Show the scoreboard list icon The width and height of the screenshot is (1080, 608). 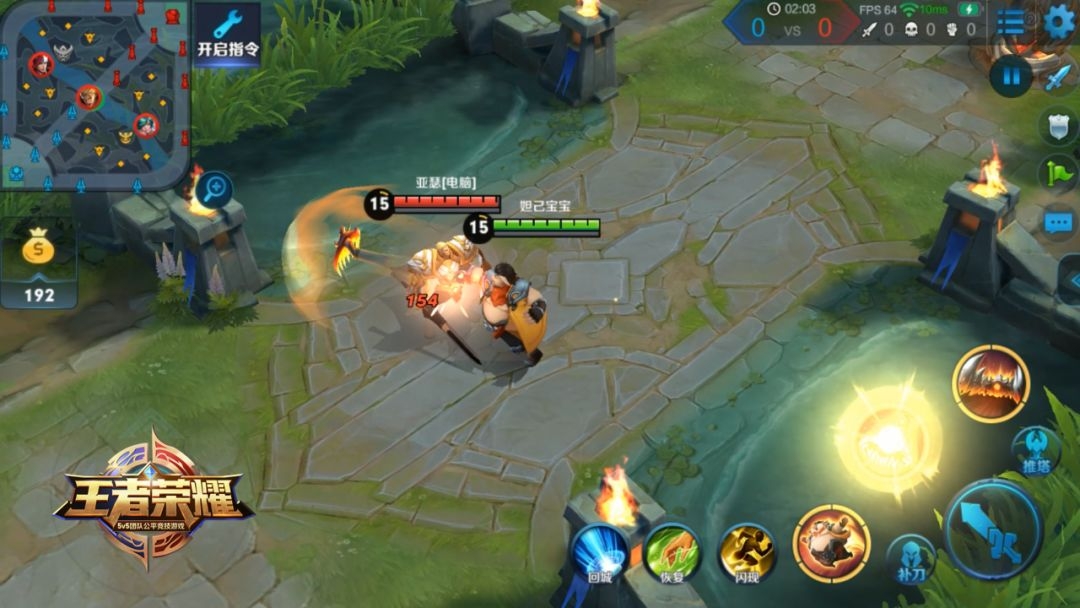[1011, 22]
